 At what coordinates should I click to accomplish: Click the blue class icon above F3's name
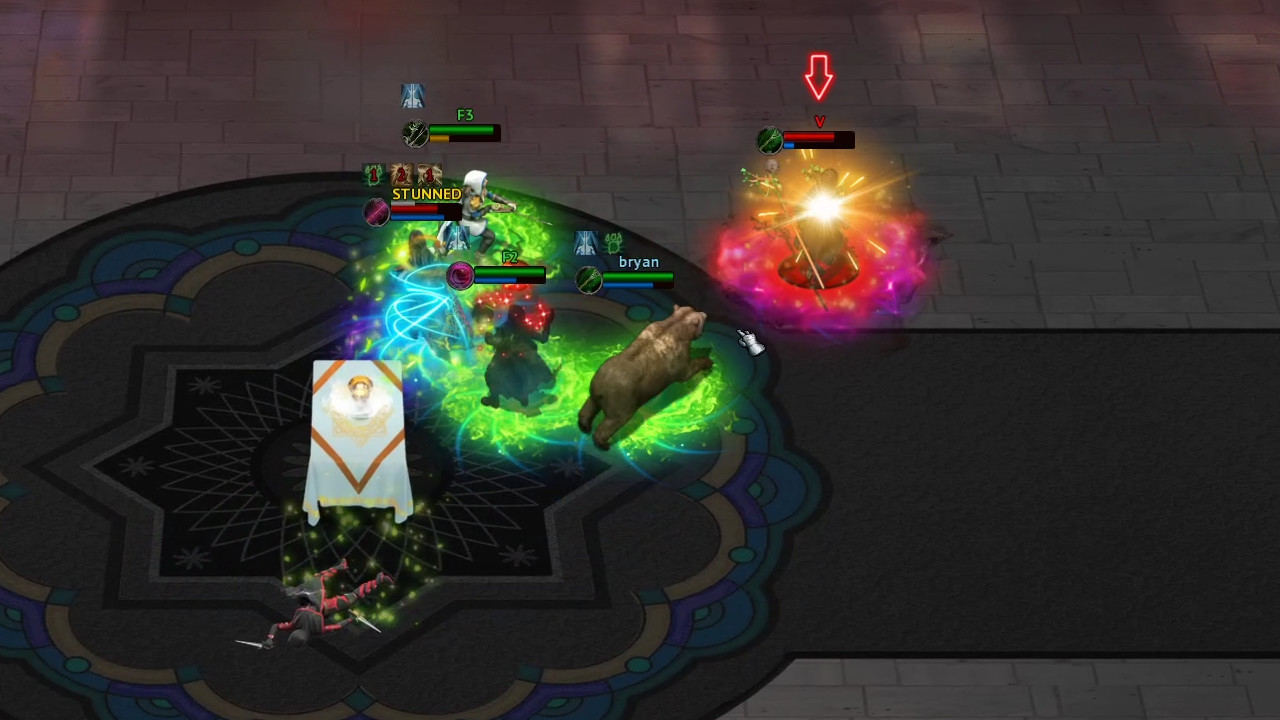click(413, 94)
